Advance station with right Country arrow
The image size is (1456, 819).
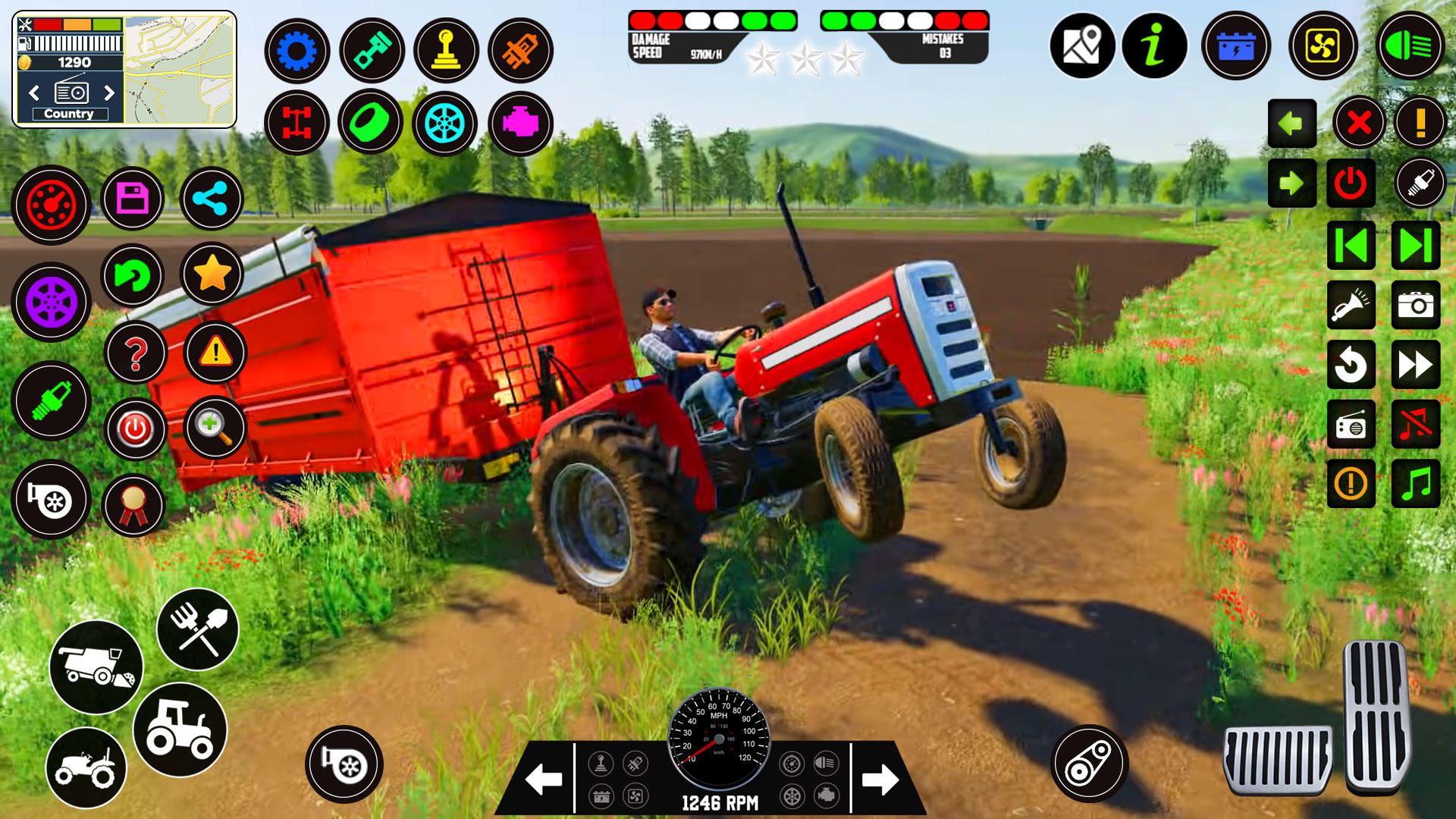[110, 93]
